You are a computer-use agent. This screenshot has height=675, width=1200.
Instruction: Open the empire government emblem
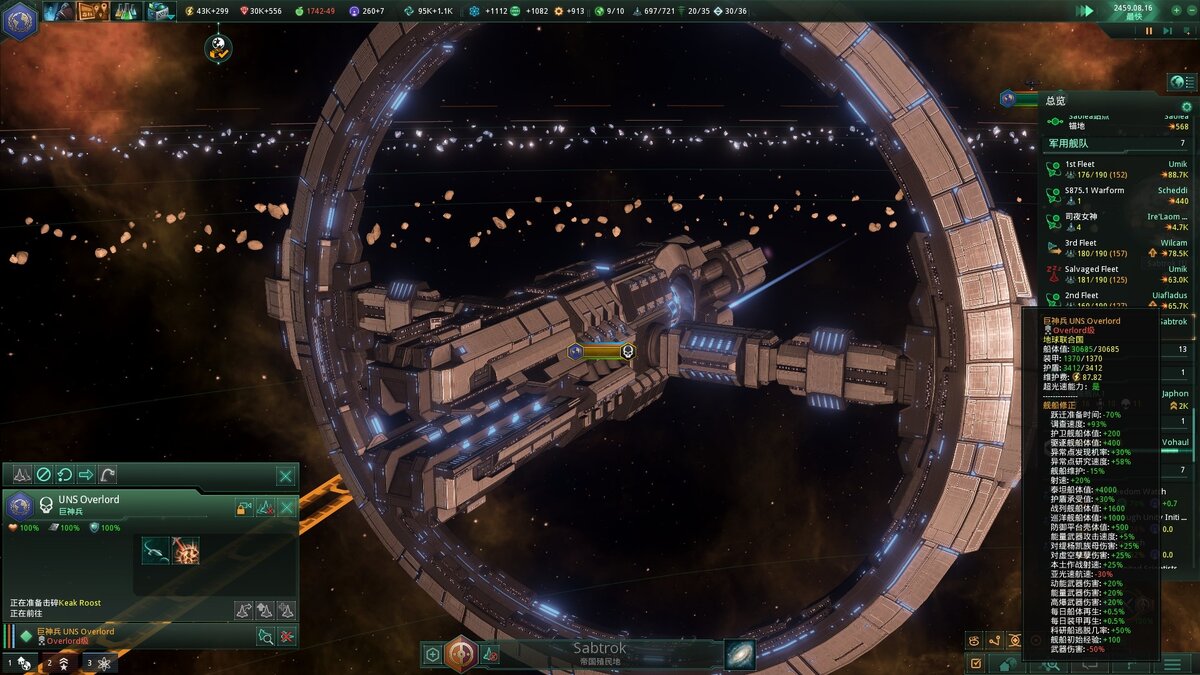tap(19, 20)
